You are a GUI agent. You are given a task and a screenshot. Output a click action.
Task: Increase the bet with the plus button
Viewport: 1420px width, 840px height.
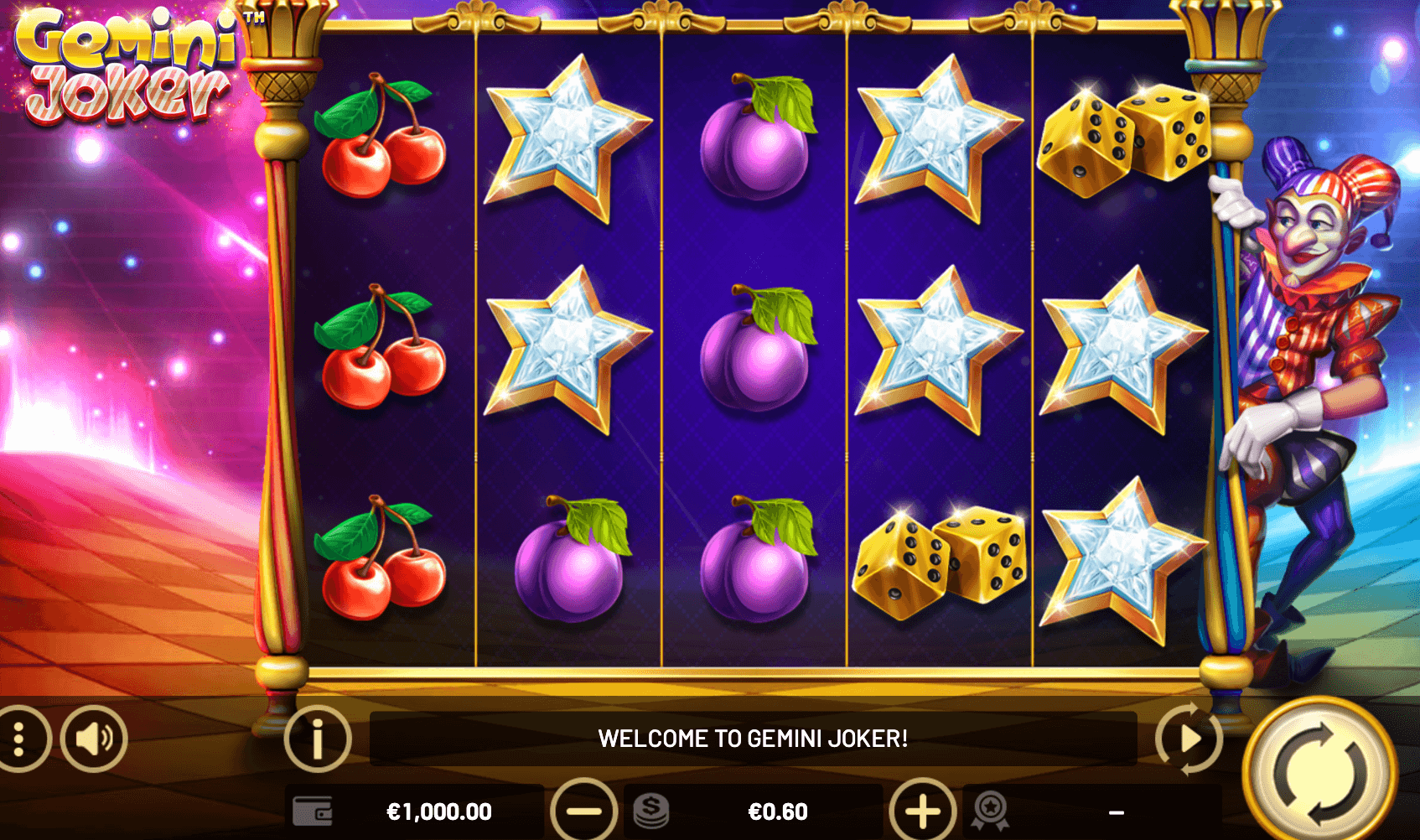point(922,811)
